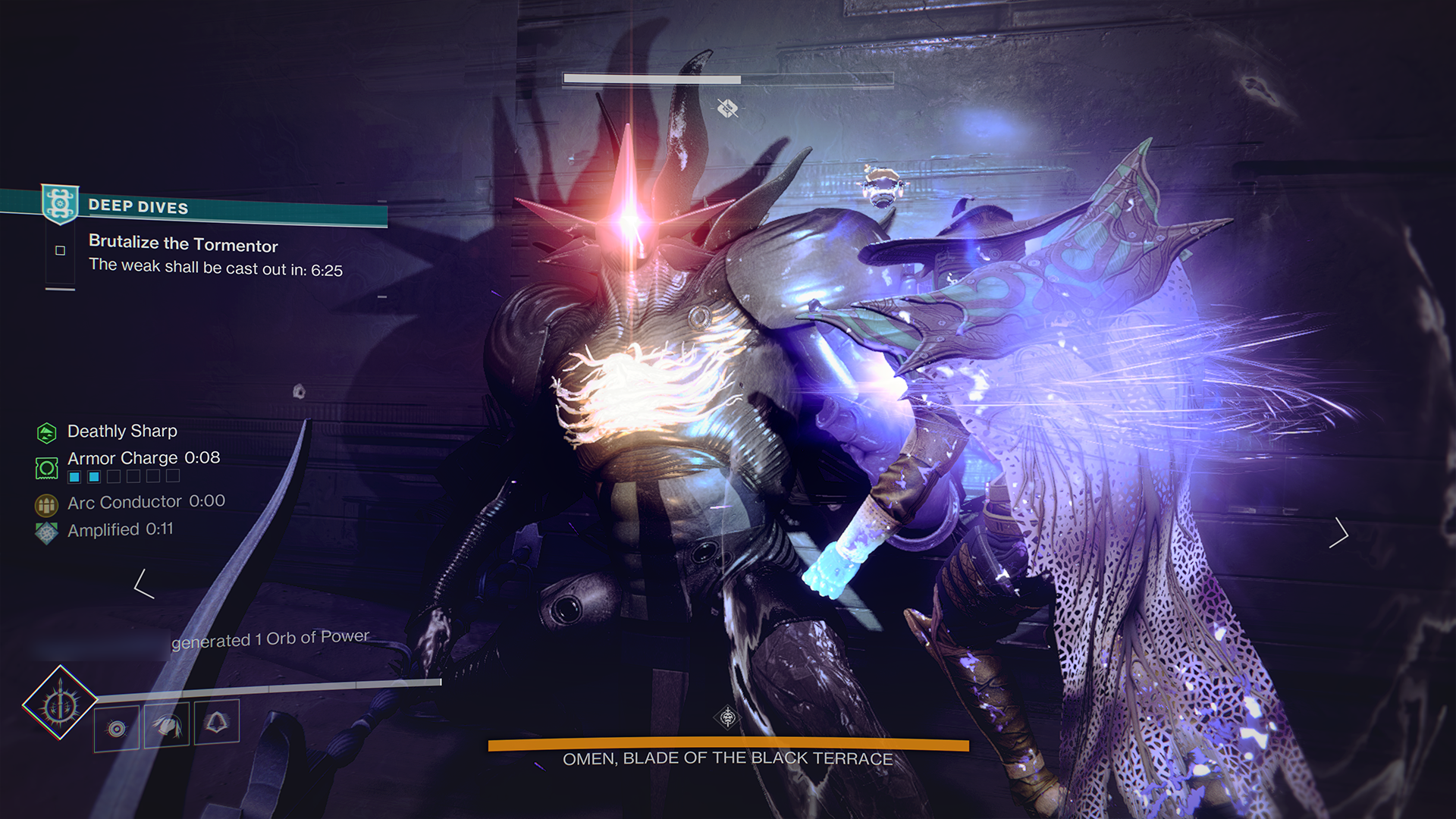Click the Amplified diamond buff icon
This screenshot has width=1456, height=819.
[x=45, y=529]
